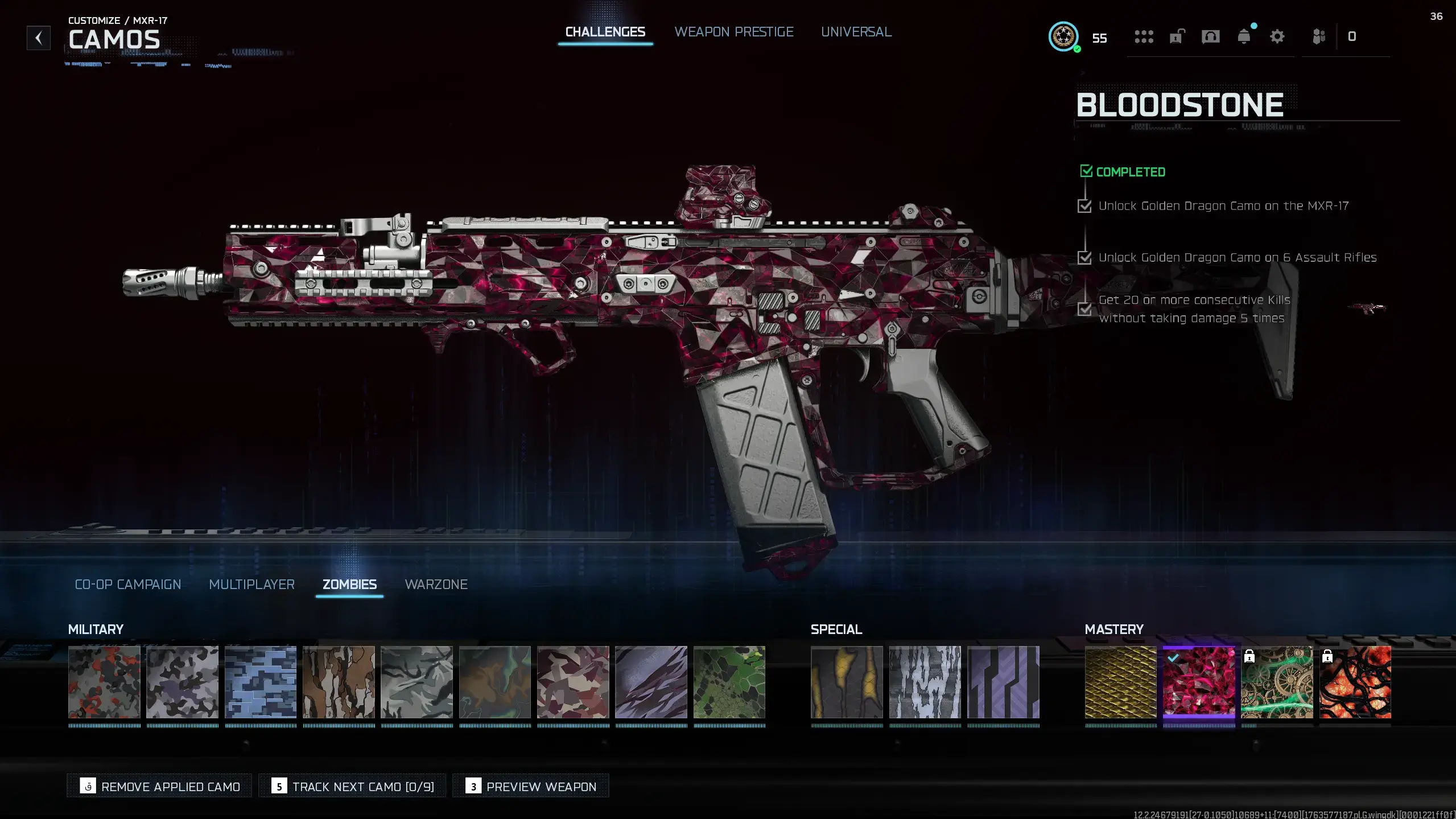Image resolution: width=1456 pixels, height=819 pixels.
Task: Open the UNIVERSAL camos section
Action: (x=856, y=32)
